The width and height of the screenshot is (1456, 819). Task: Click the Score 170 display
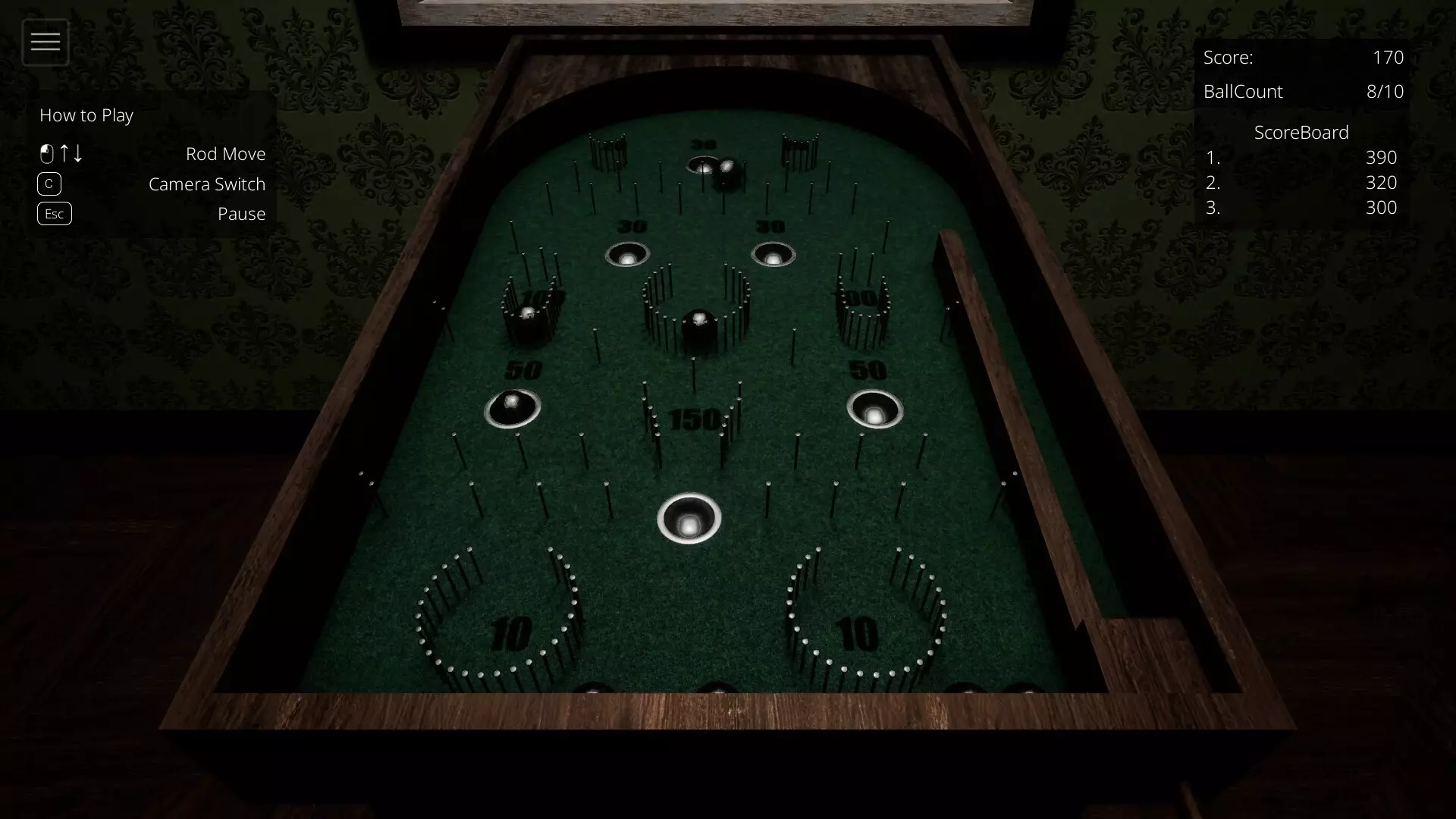(x=1303, y=57)
